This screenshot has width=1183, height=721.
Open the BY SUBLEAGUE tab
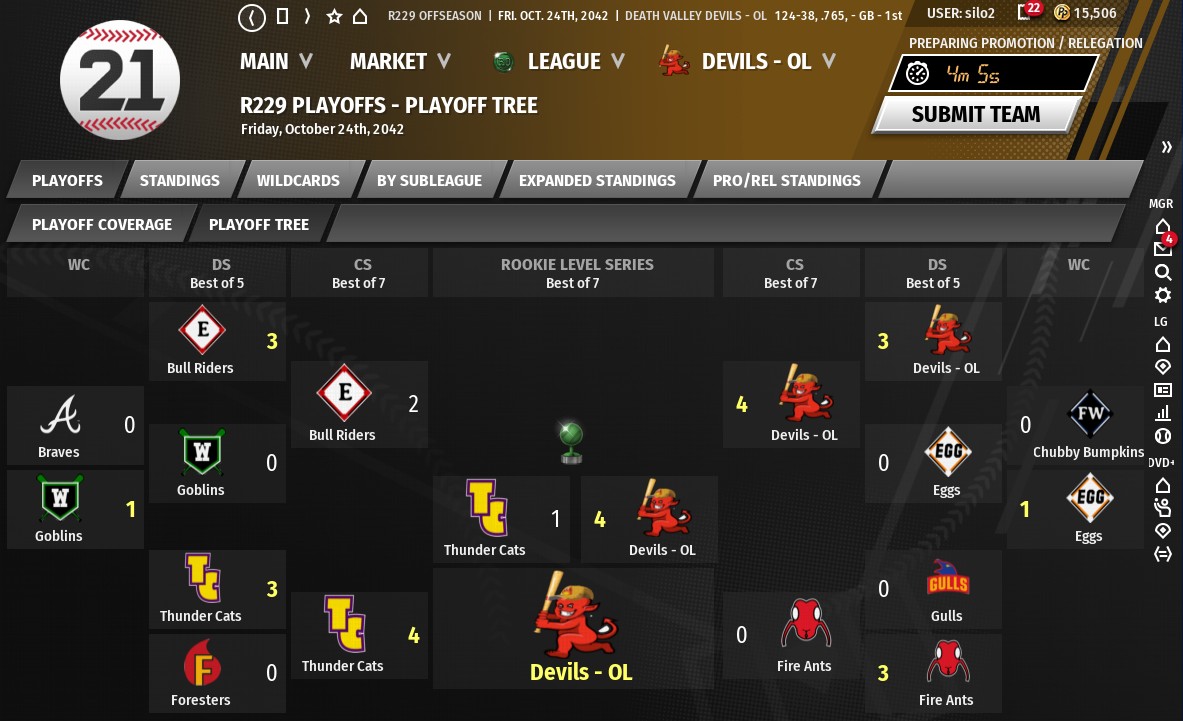(x=429, y=181)
